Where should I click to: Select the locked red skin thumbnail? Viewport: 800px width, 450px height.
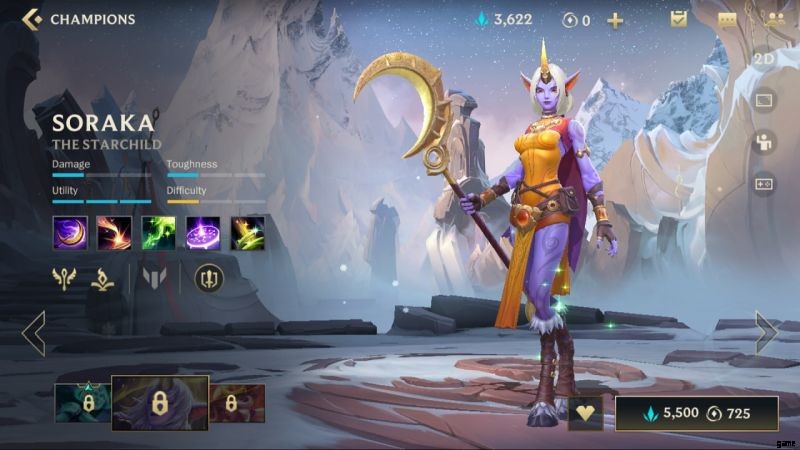pyautogui.click(x=235, y=403)
